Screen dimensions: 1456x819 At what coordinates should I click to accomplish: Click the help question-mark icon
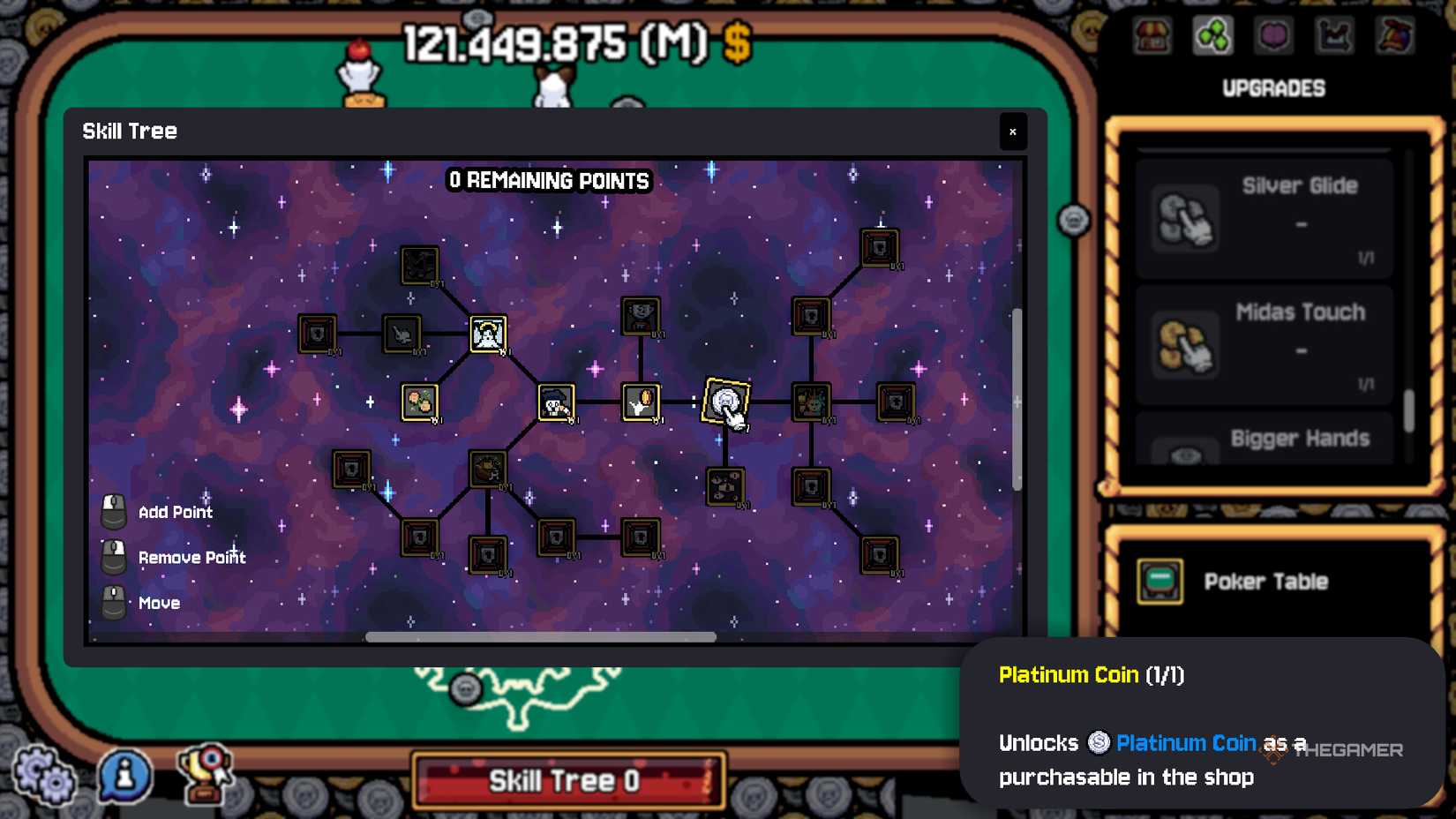(x=124, y=776)
